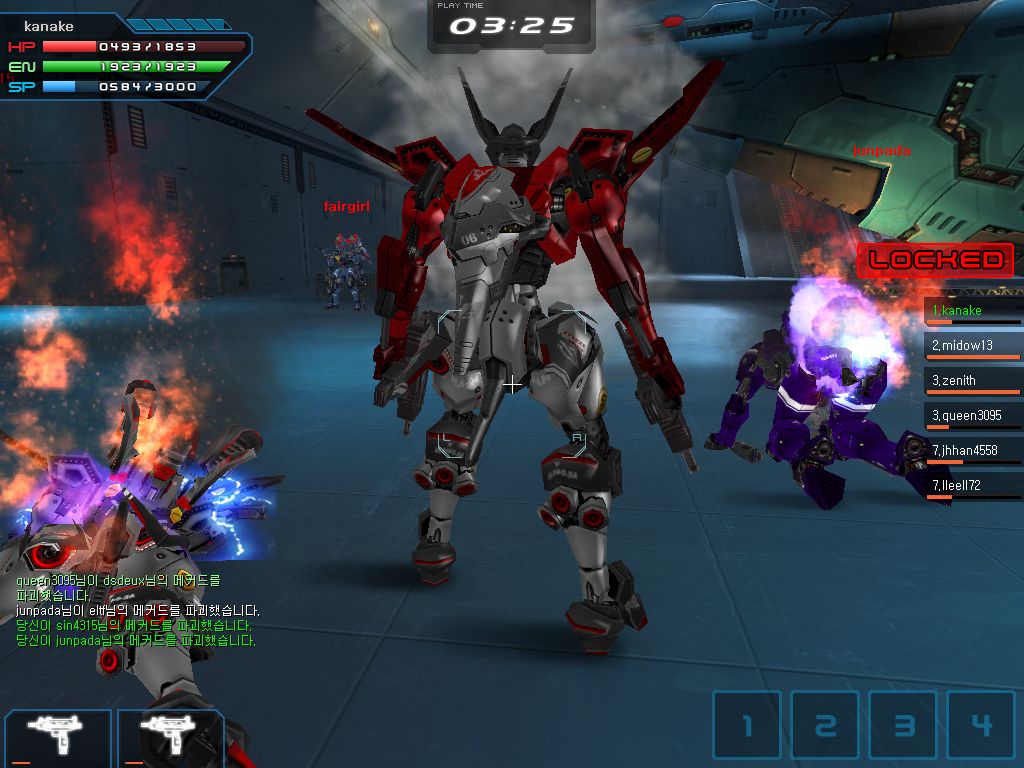Screen dimensions: 1024x768
Task: Choose skill slot 3
Action: [x=903, y=725]
